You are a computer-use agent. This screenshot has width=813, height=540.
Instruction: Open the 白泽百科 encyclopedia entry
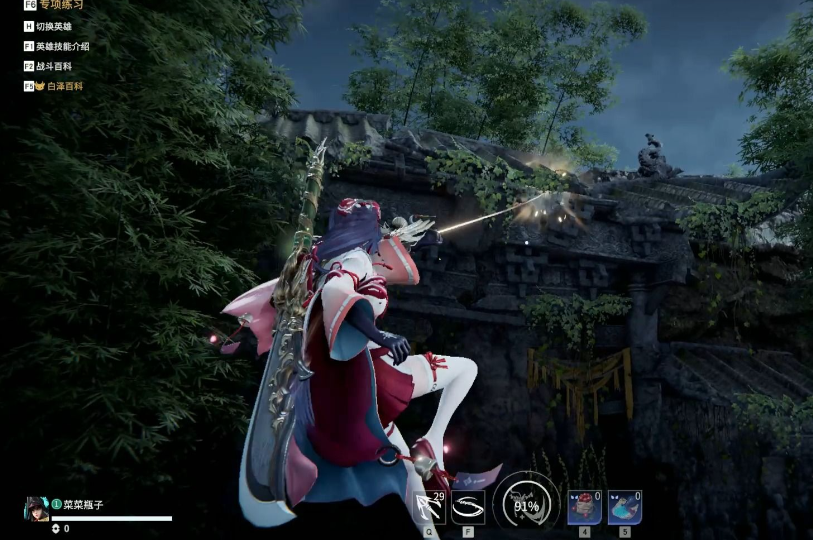click(62, 86)
